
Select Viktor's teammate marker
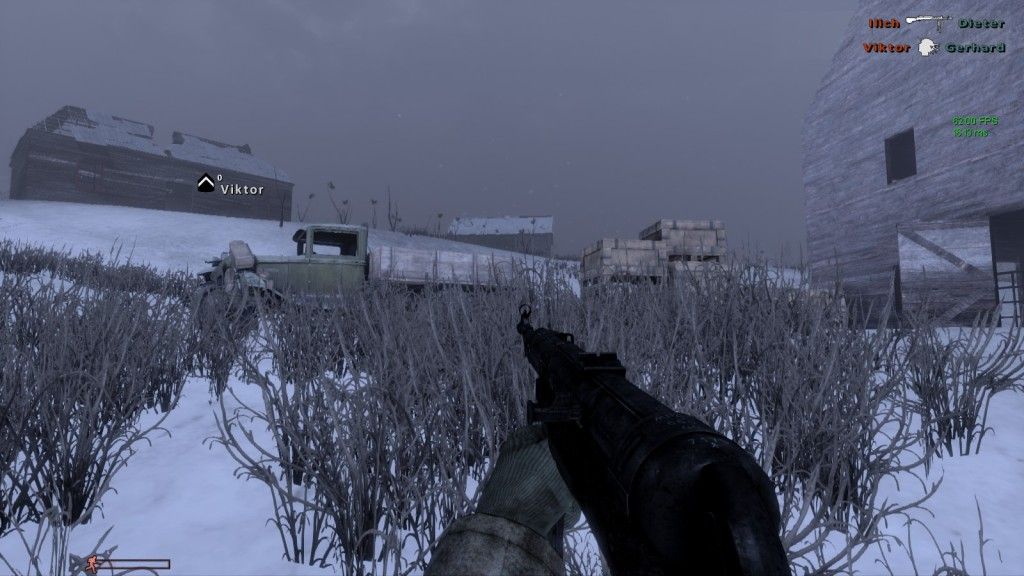tap(206, 183)
